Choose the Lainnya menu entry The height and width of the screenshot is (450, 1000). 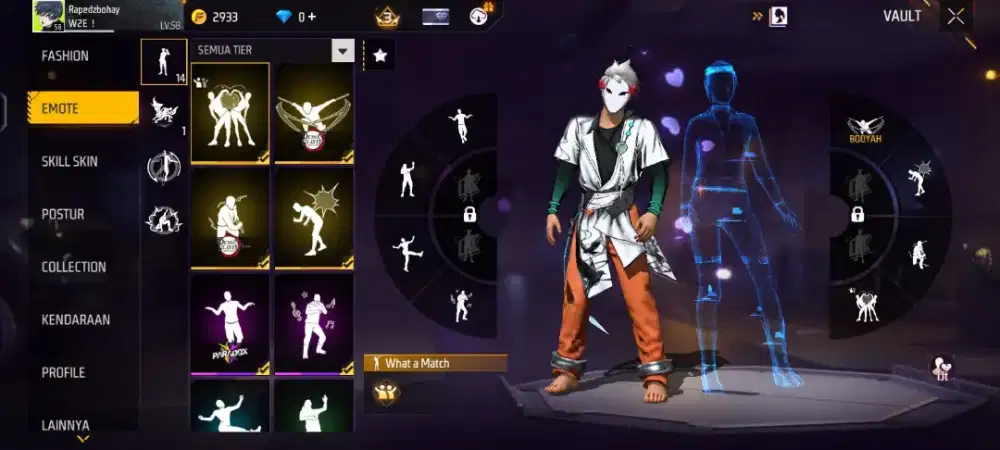click(x=66, y=425)
